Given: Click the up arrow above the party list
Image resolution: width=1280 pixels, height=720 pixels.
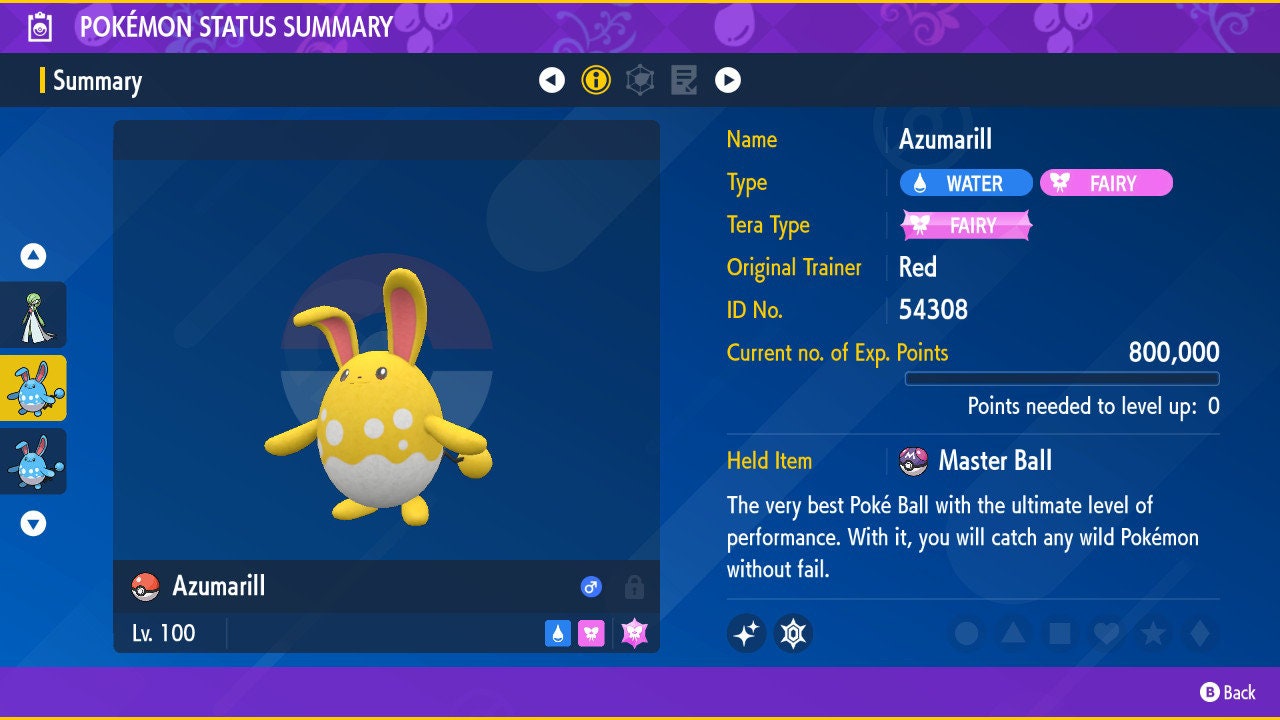Looking at the screenshot, I should (32, 256).
